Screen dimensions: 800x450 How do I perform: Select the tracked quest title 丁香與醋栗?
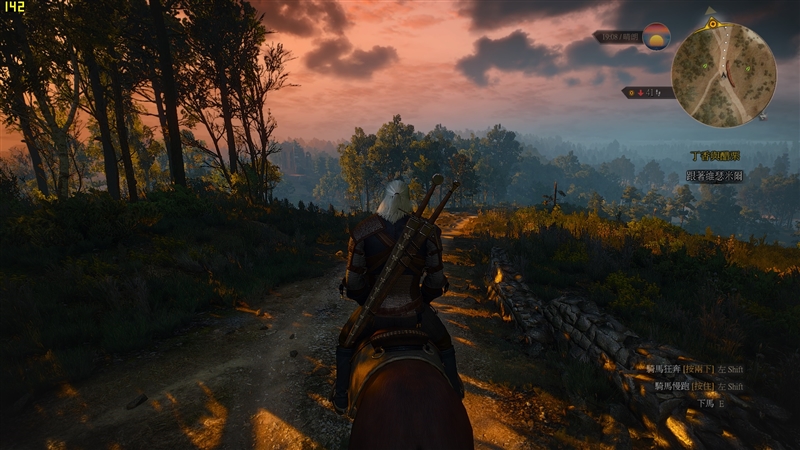click(715, 157)
